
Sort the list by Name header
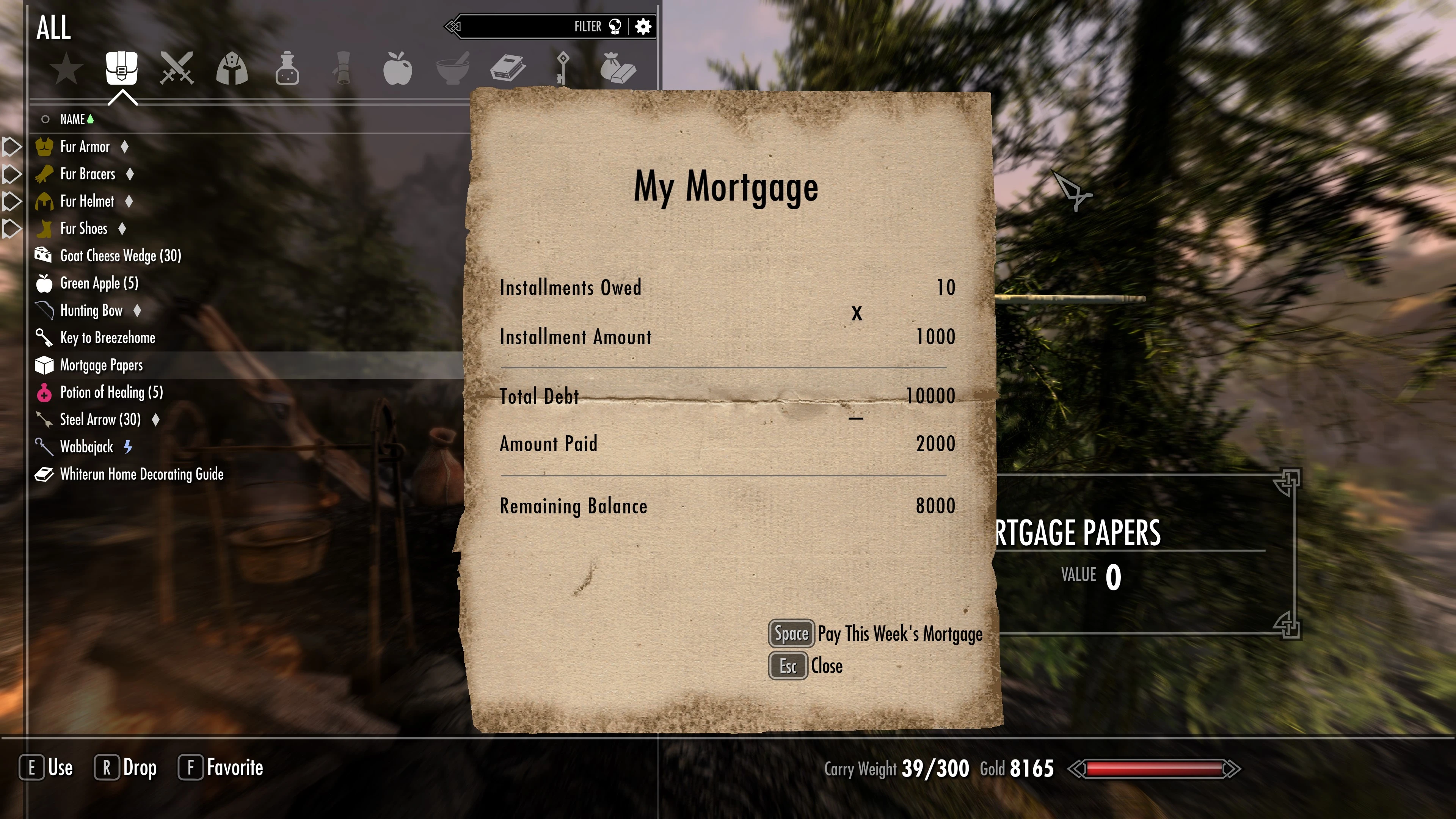tap(72, 119)
